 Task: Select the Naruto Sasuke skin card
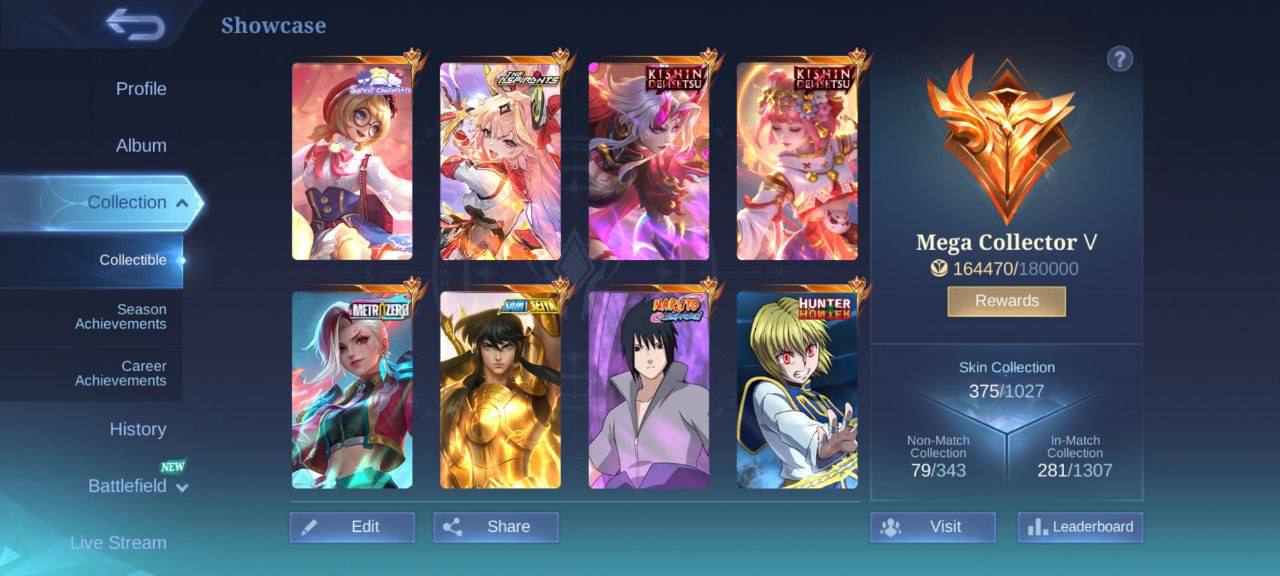point(649,390)
